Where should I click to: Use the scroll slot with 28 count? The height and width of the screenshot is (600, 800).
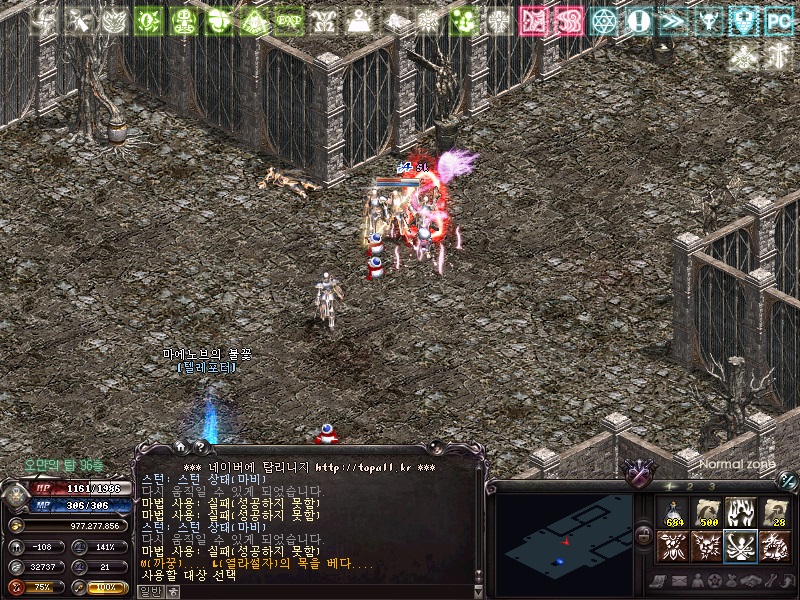[x=774, y=512]
